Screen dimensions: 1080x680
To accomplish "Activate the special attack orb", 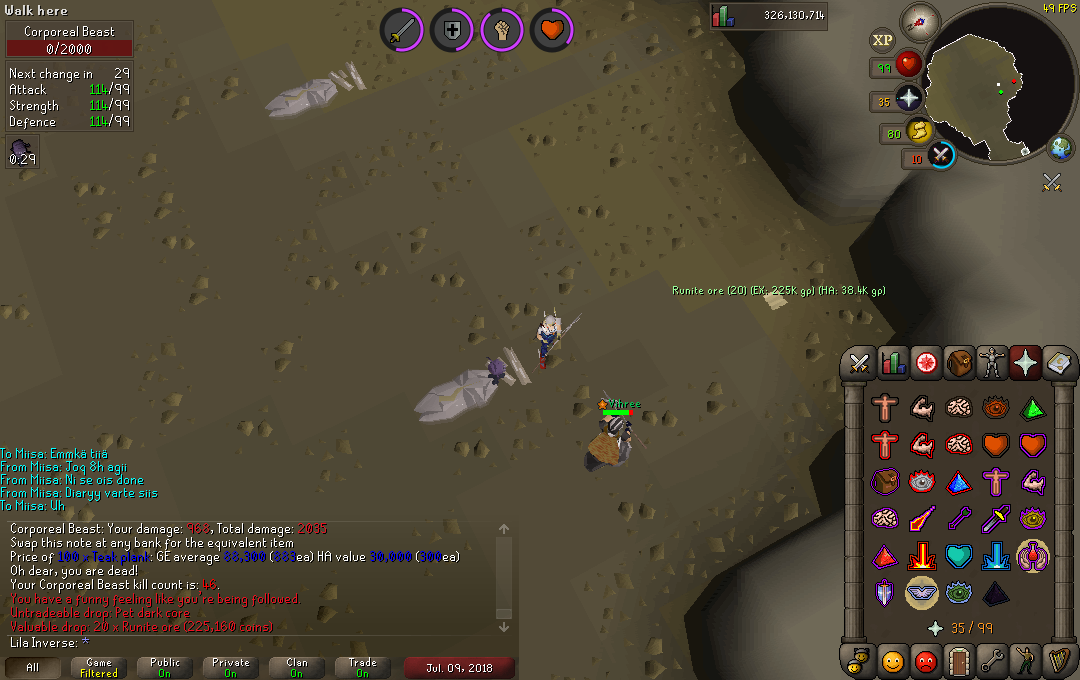I will [x=941, y=155].
